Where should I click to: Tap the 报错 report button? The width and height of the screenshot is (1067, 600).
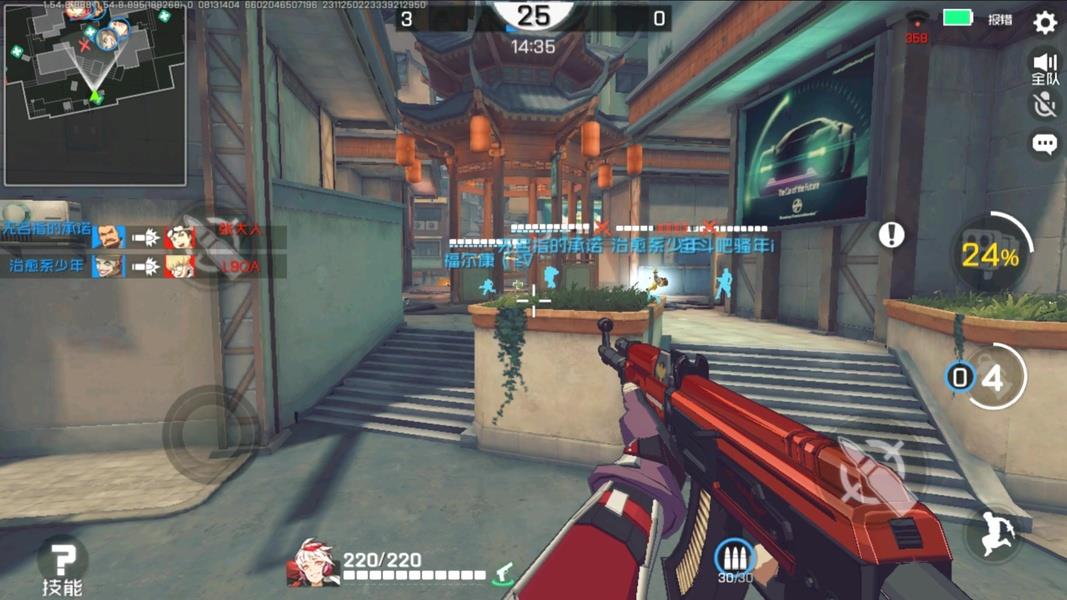click(1000, 19)
